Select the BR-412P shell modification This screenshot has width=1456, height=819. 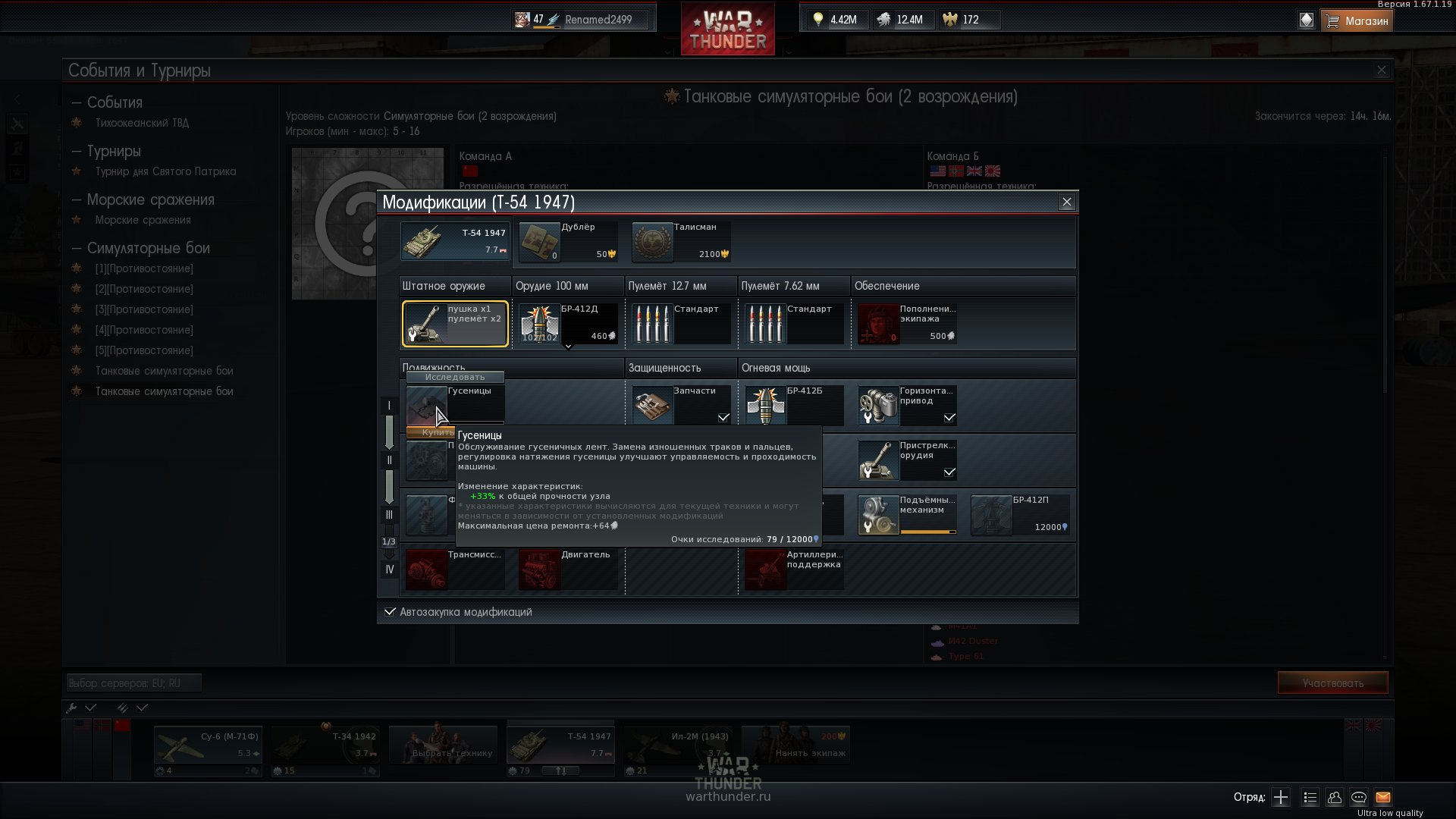(x=1020, y=514)
